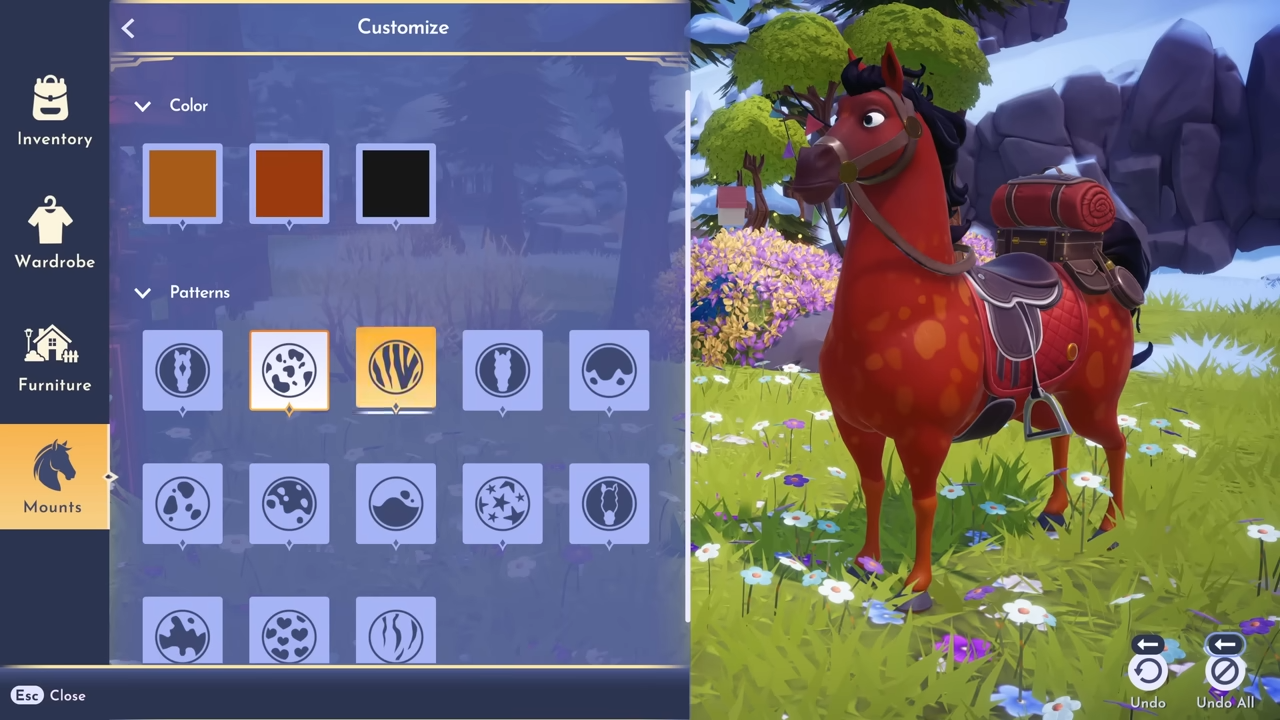Image resolution: width=1280 pixels, height=720 pixels.
Task: Open the Furniture tab
Action: 54,357
